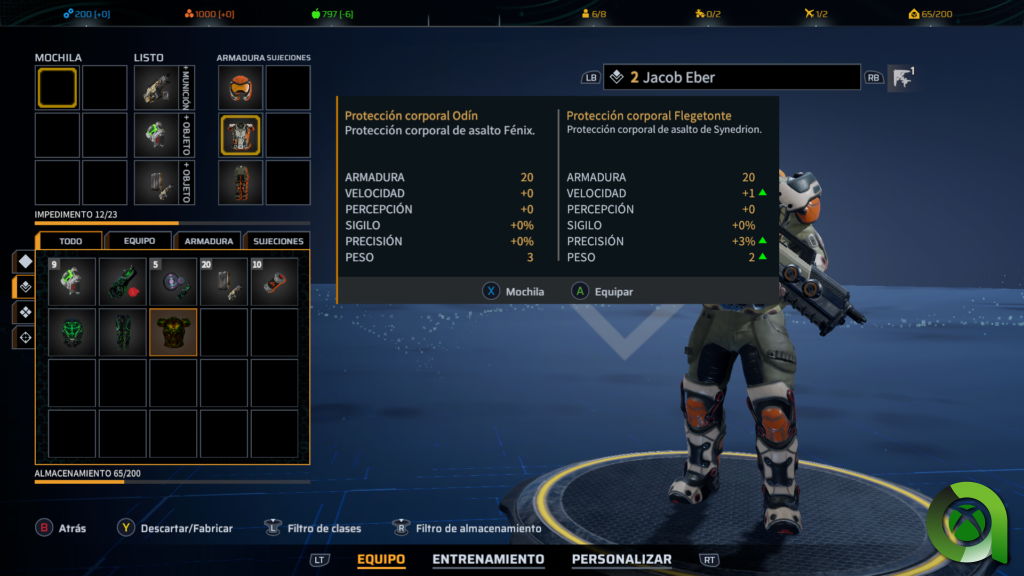Select the equipped leg armor slot
1024x576 pixels.
tap(240, 183)
